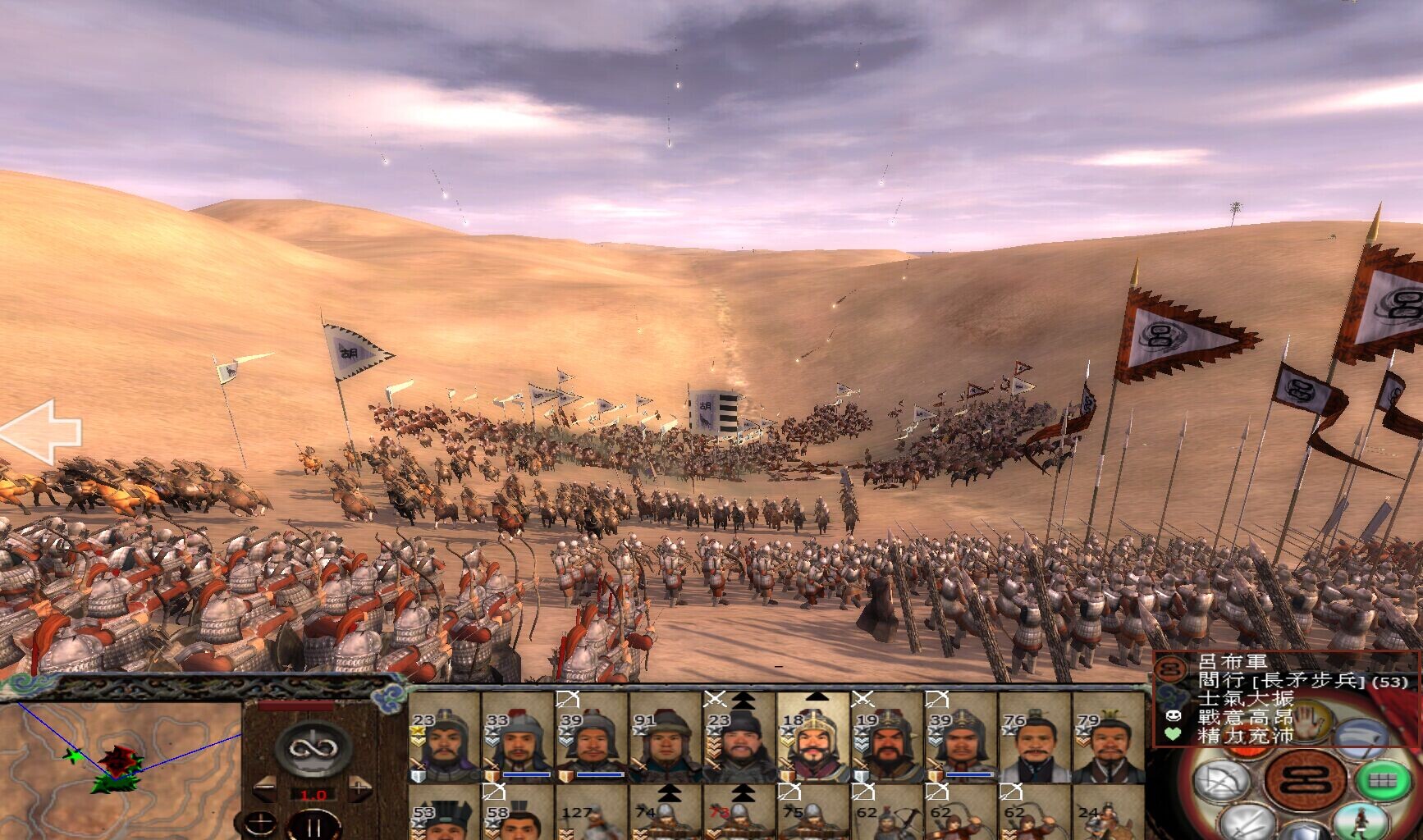Select the top-row unit card with 33 soldiers
The height and width of the screenshot is (840, 1423).
pos(518,738)
